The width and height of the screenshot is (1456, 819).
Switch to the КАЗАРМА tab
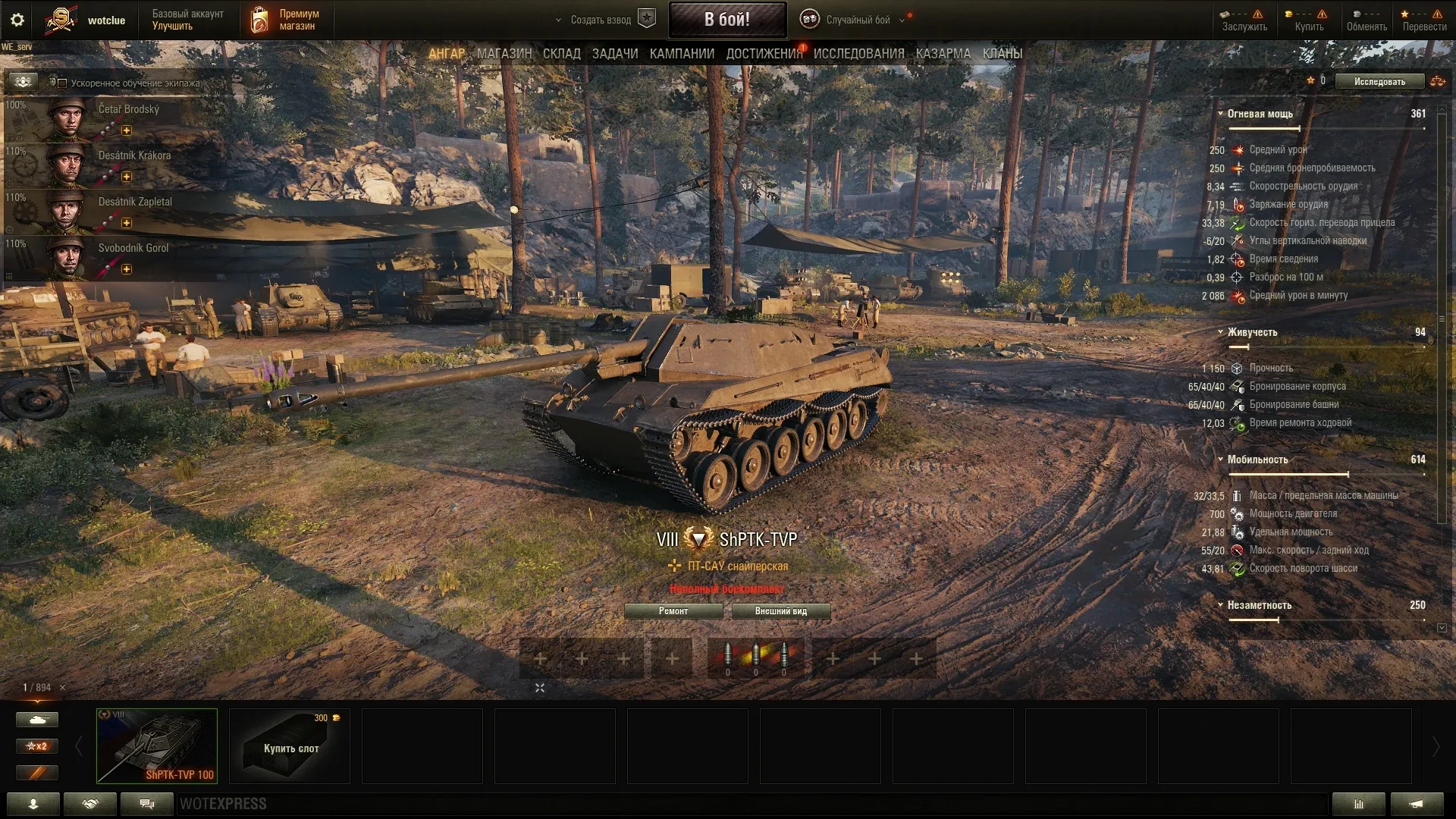(x=943, y=54)
